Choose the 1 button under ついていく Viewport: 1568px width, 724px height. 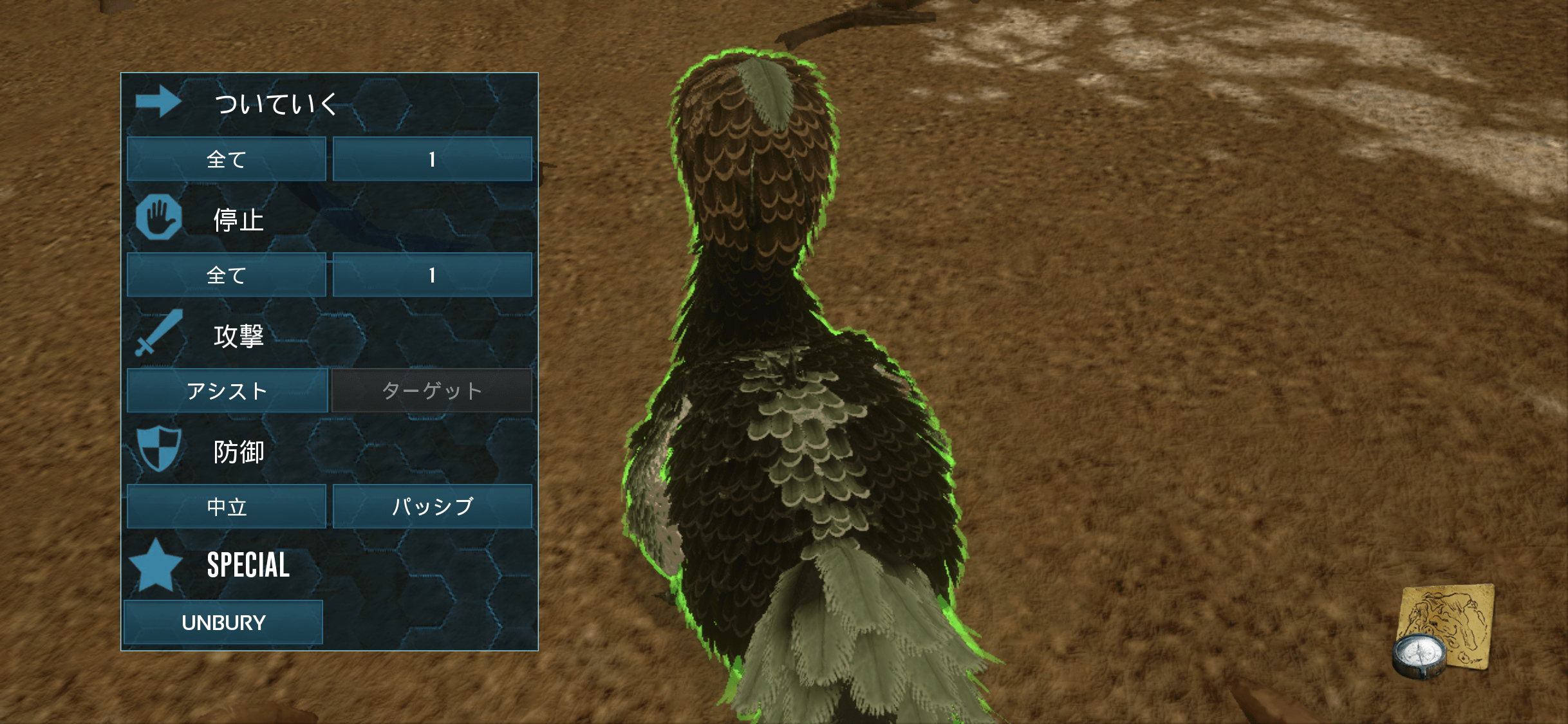432,159
